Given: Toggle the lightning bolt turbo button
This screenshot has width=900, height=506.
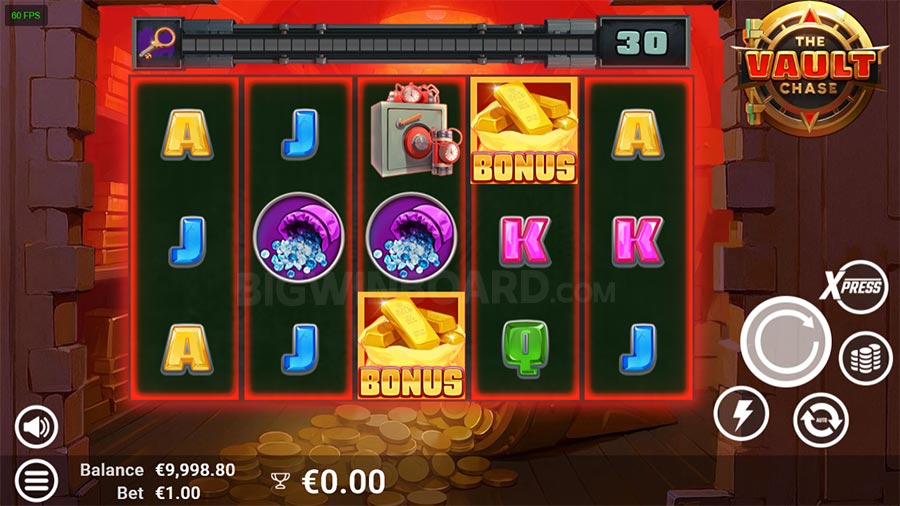Looking at the screenshot, I should click(x=741, y=412).
